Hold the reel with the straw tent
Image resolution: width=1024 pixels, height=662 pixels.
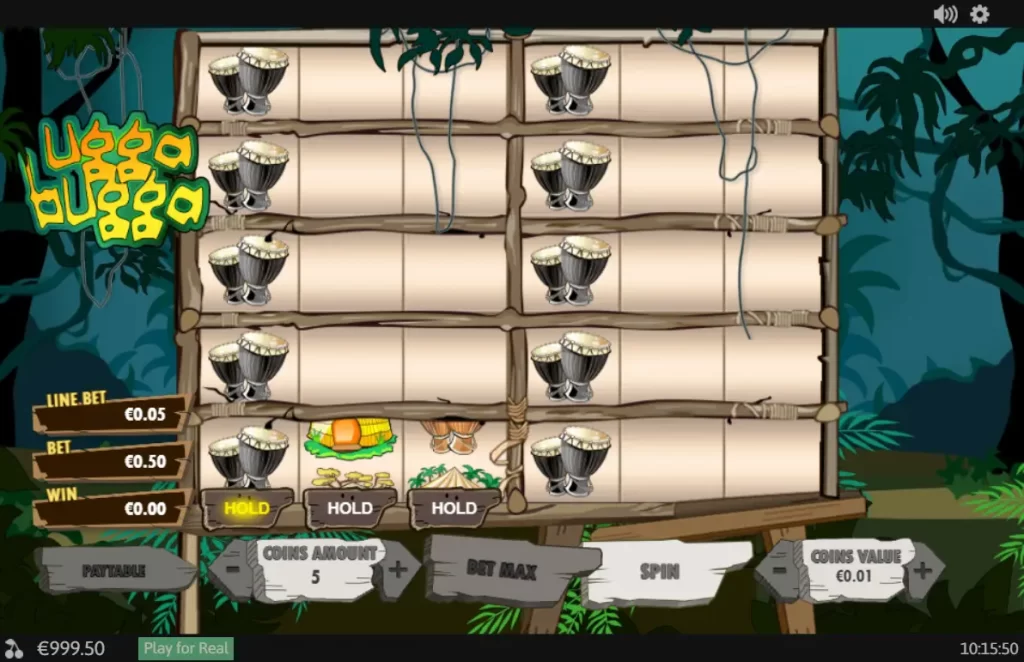(x=454, y=508)
